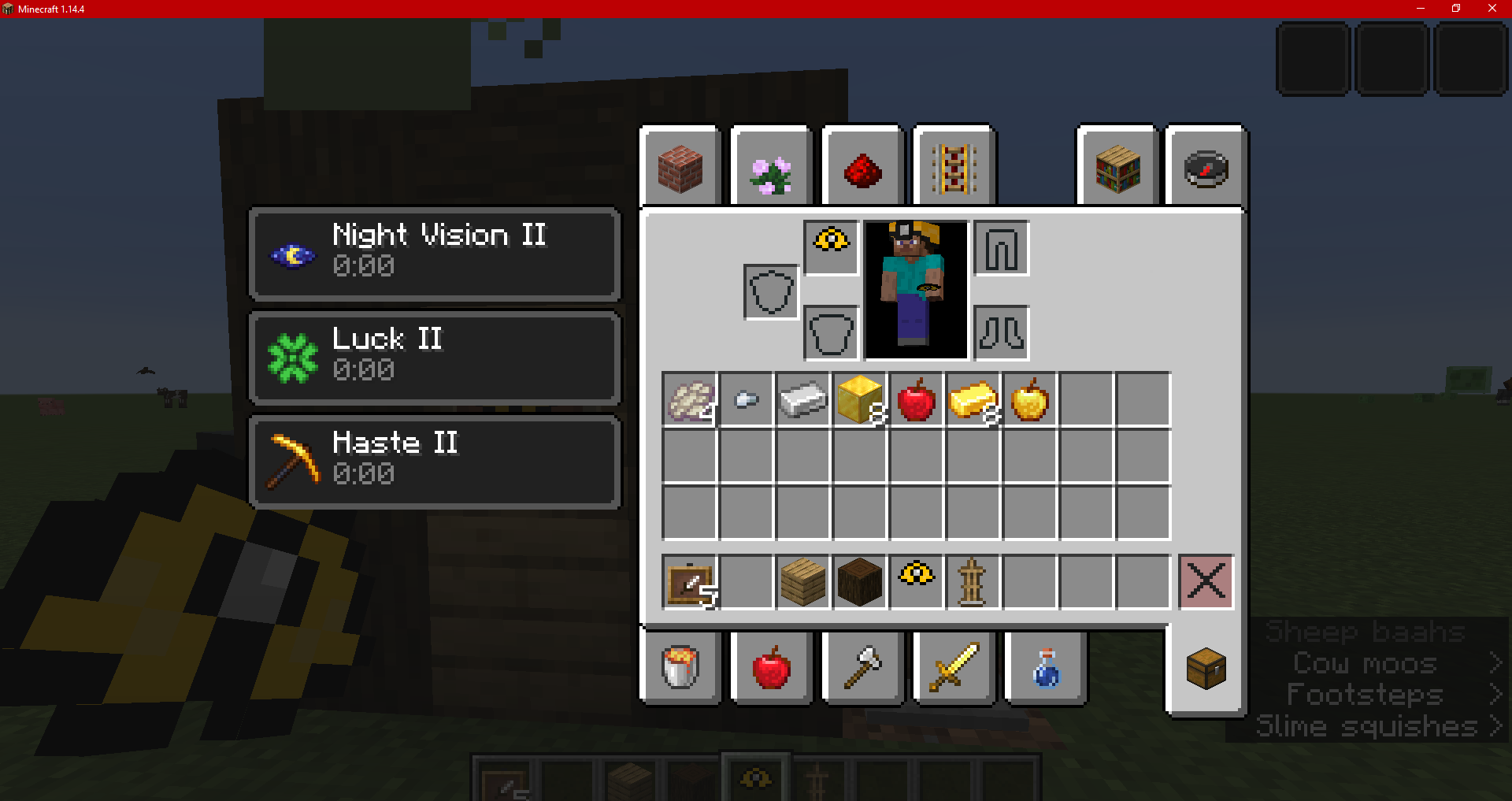Select the stack of paintings

[x=689, y=582]
